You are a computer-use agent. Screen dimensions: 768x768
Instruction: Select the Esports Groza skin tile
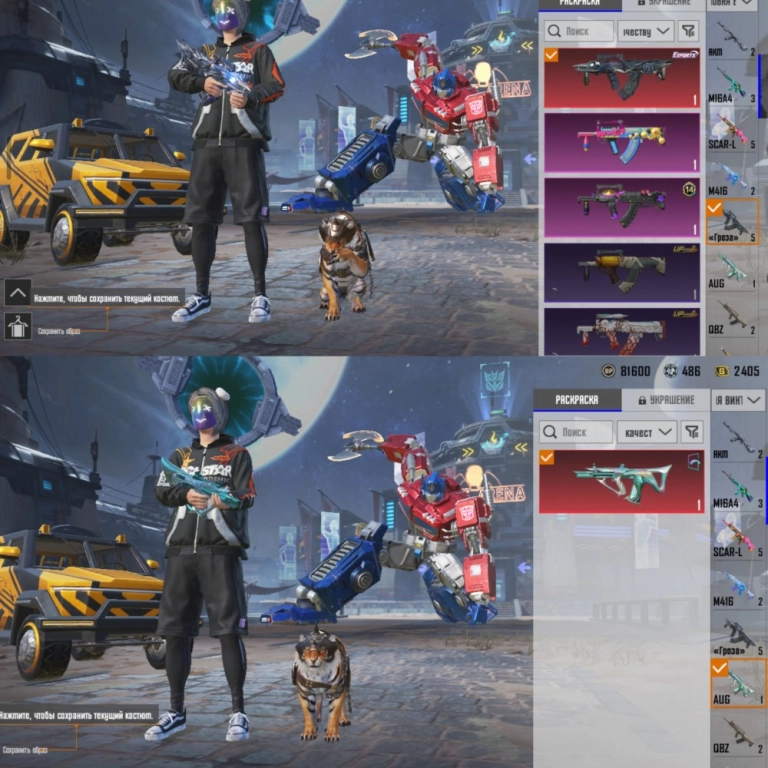(621, 78)
